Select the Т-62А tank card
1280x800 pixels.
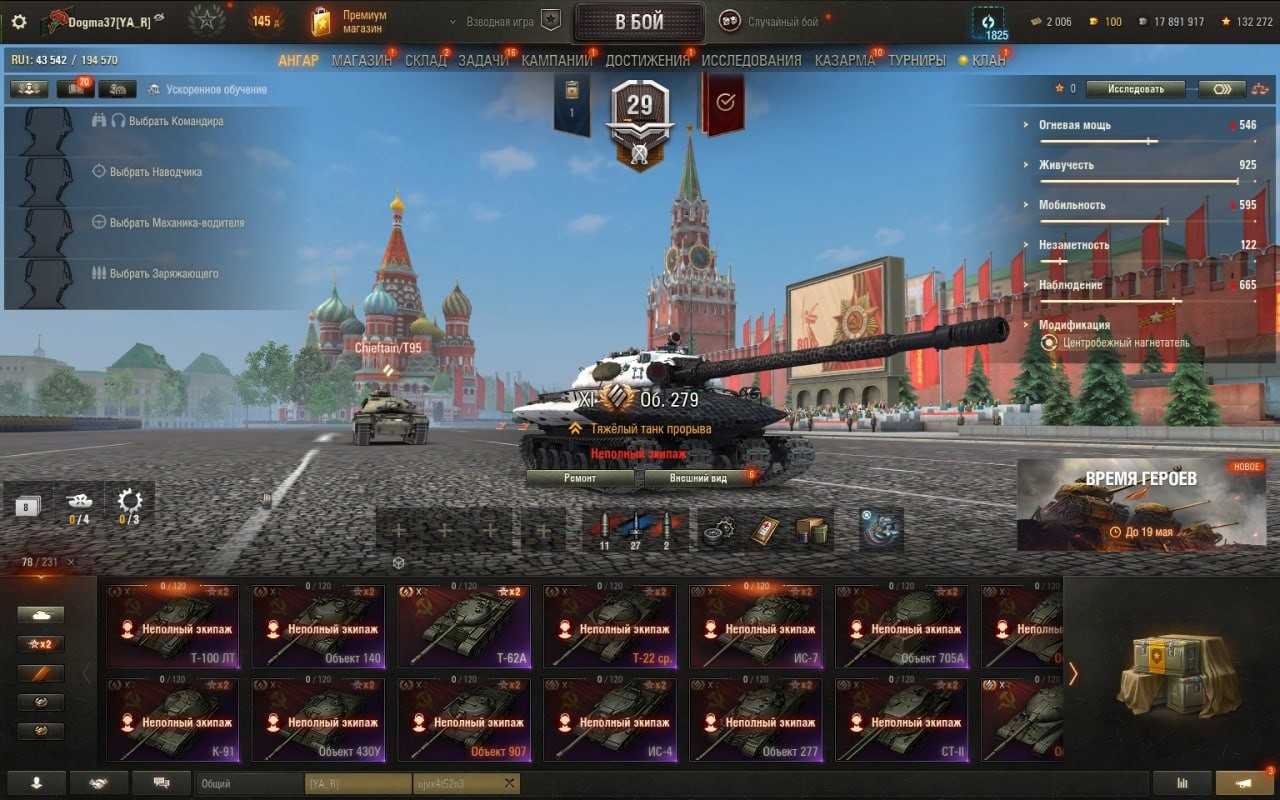tap(464, 626)
